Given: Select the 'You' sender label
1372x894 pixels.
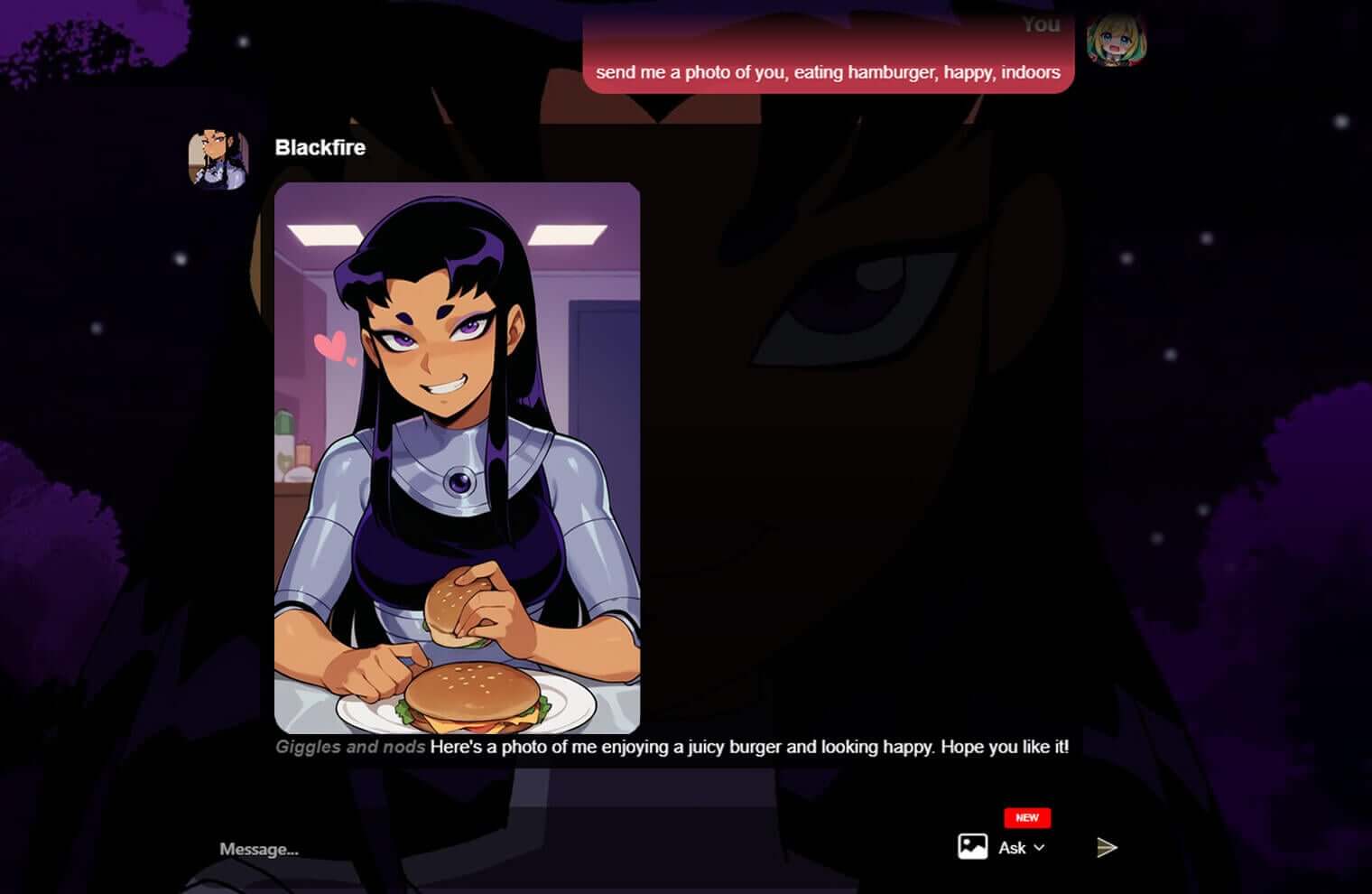Looking at the screenshot, I should click(1040, 24).
